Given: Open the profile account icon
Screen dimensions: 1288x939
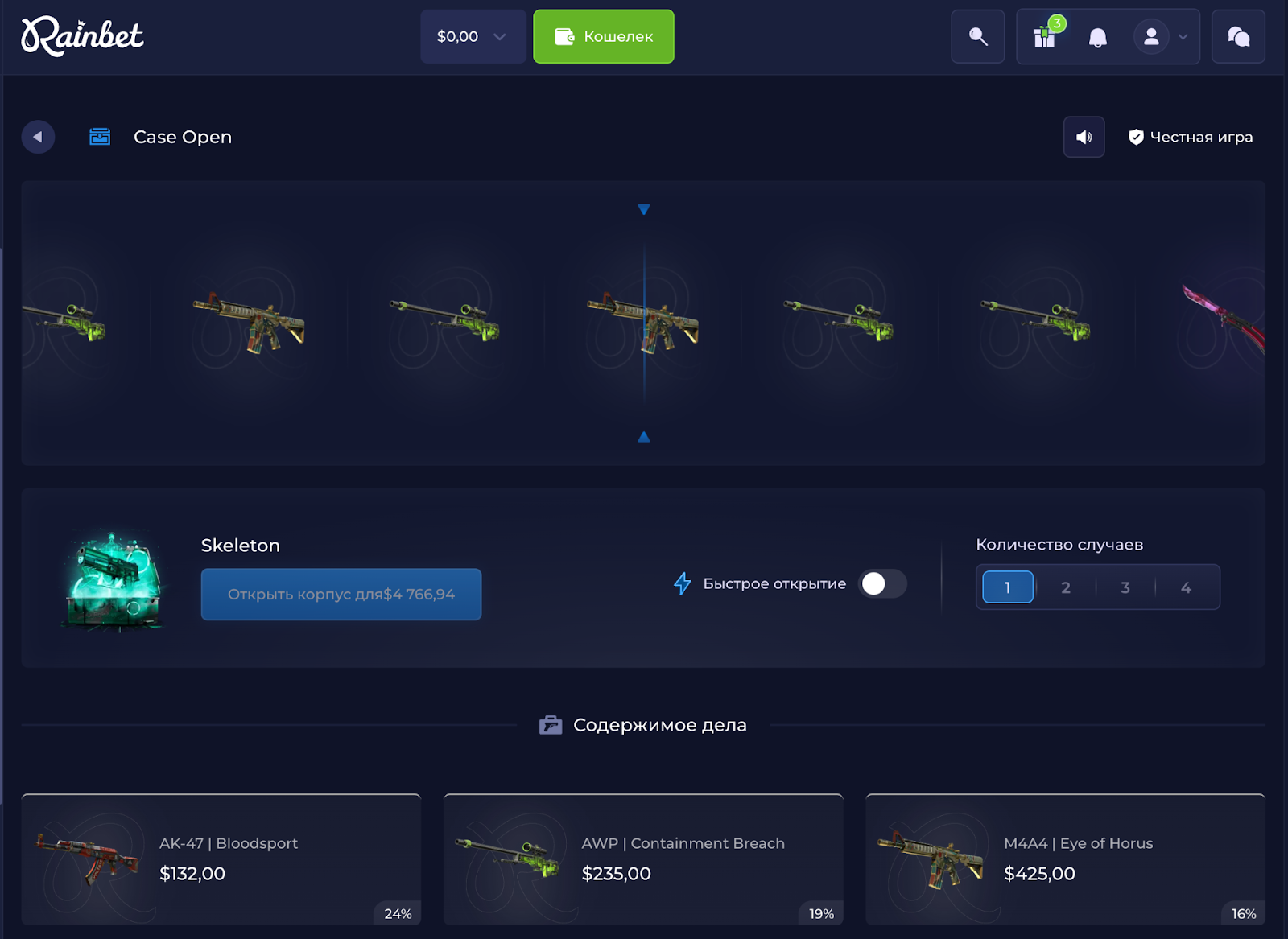Looking at the screenshot, I should pos(1151,36).
